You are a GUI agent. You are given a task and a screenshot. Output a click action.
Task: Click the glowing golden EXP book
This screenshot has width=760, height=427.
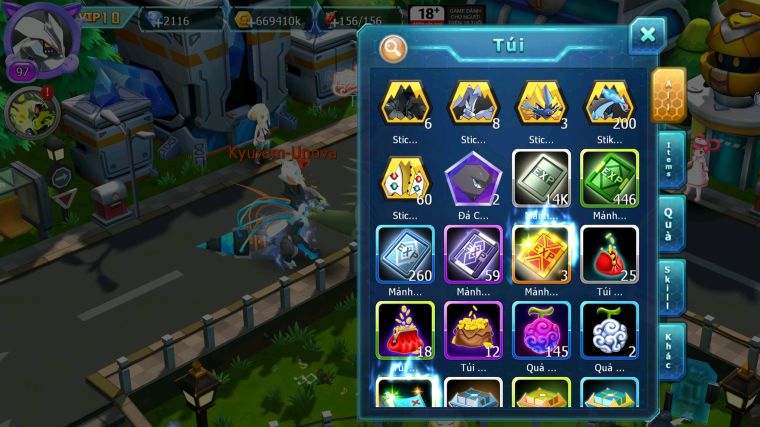[x=541, y=252]
